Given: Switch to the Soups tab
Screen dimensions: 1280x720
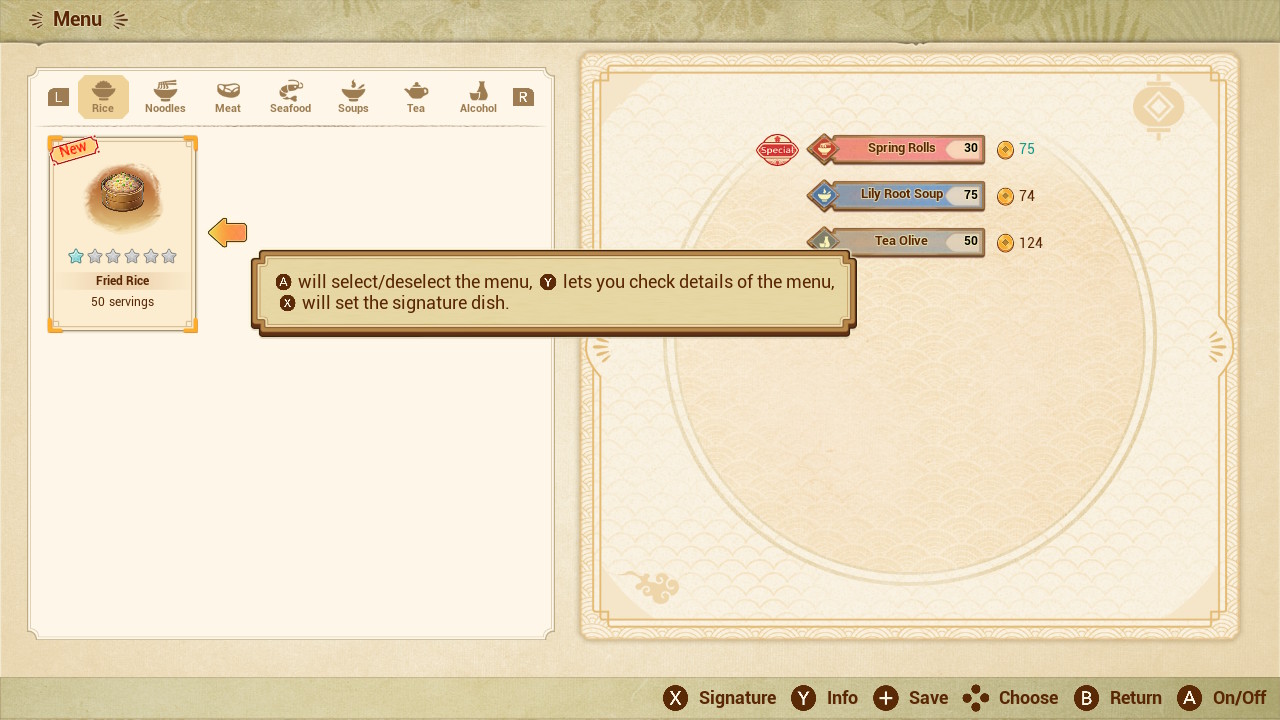Looking at the screenshot, I should click(353, 97).
